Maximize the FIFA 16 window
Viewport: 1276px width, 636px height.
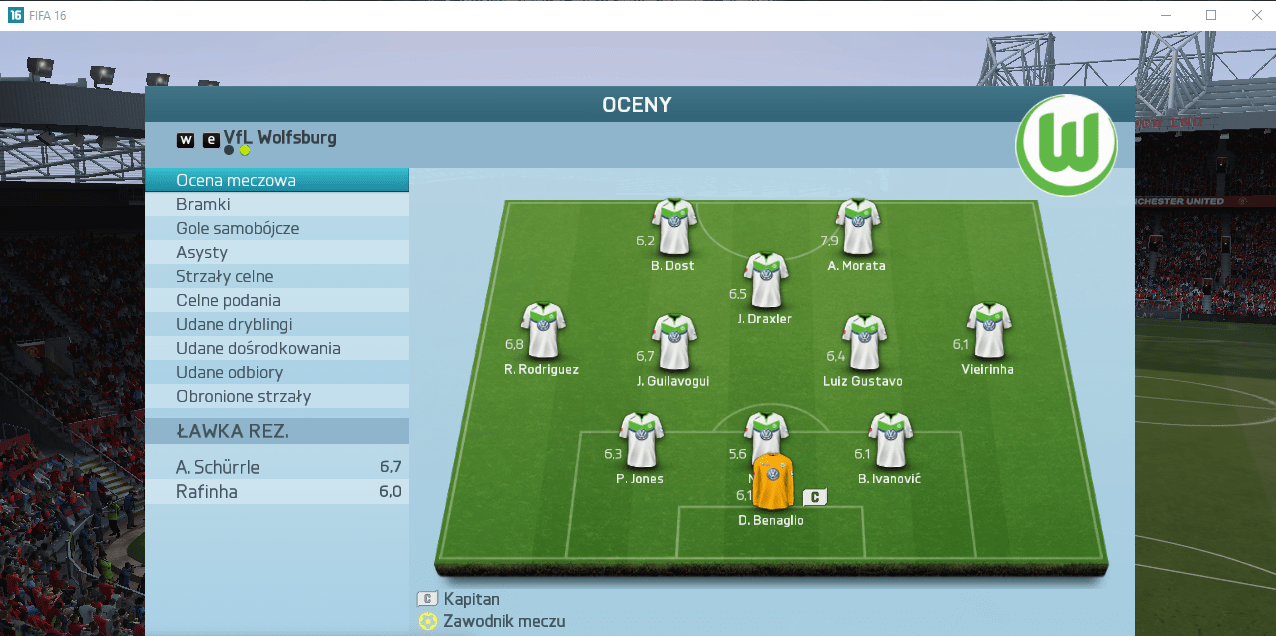(x=1211, y=15)
